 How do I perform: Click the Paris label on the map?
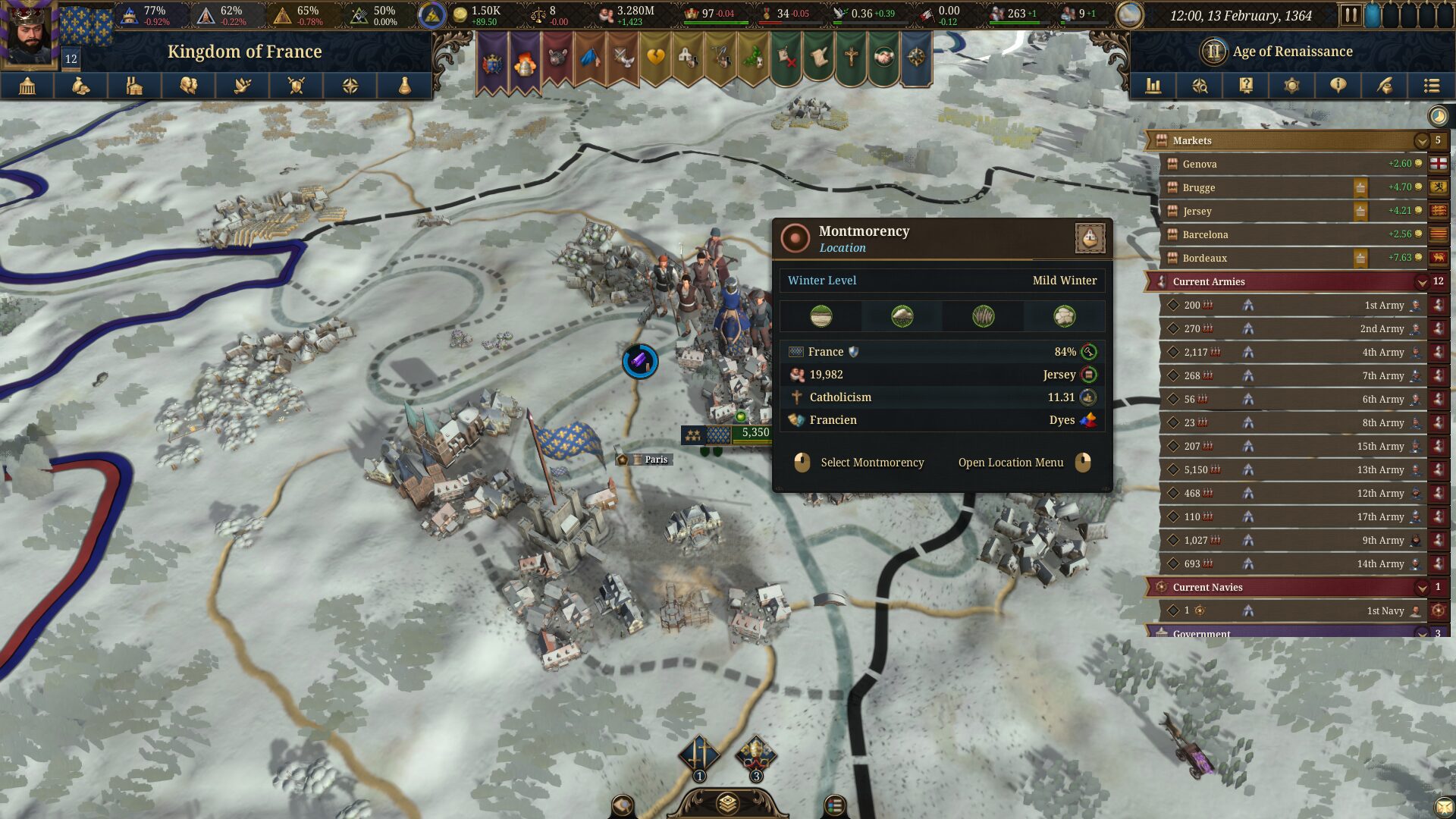click(657, 460)
